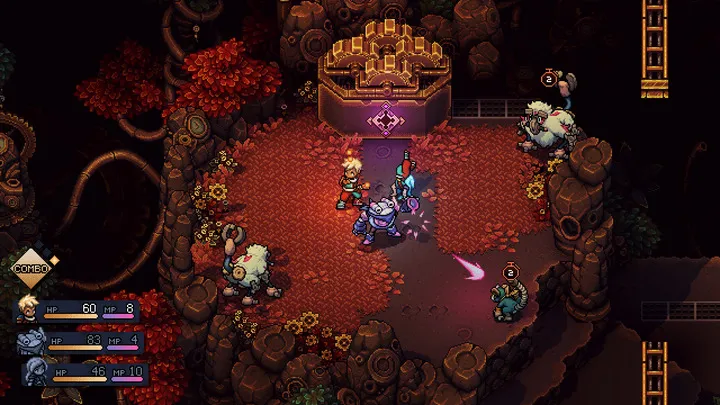Click the blue-haired party member's portrait

(x=36, y=374)
